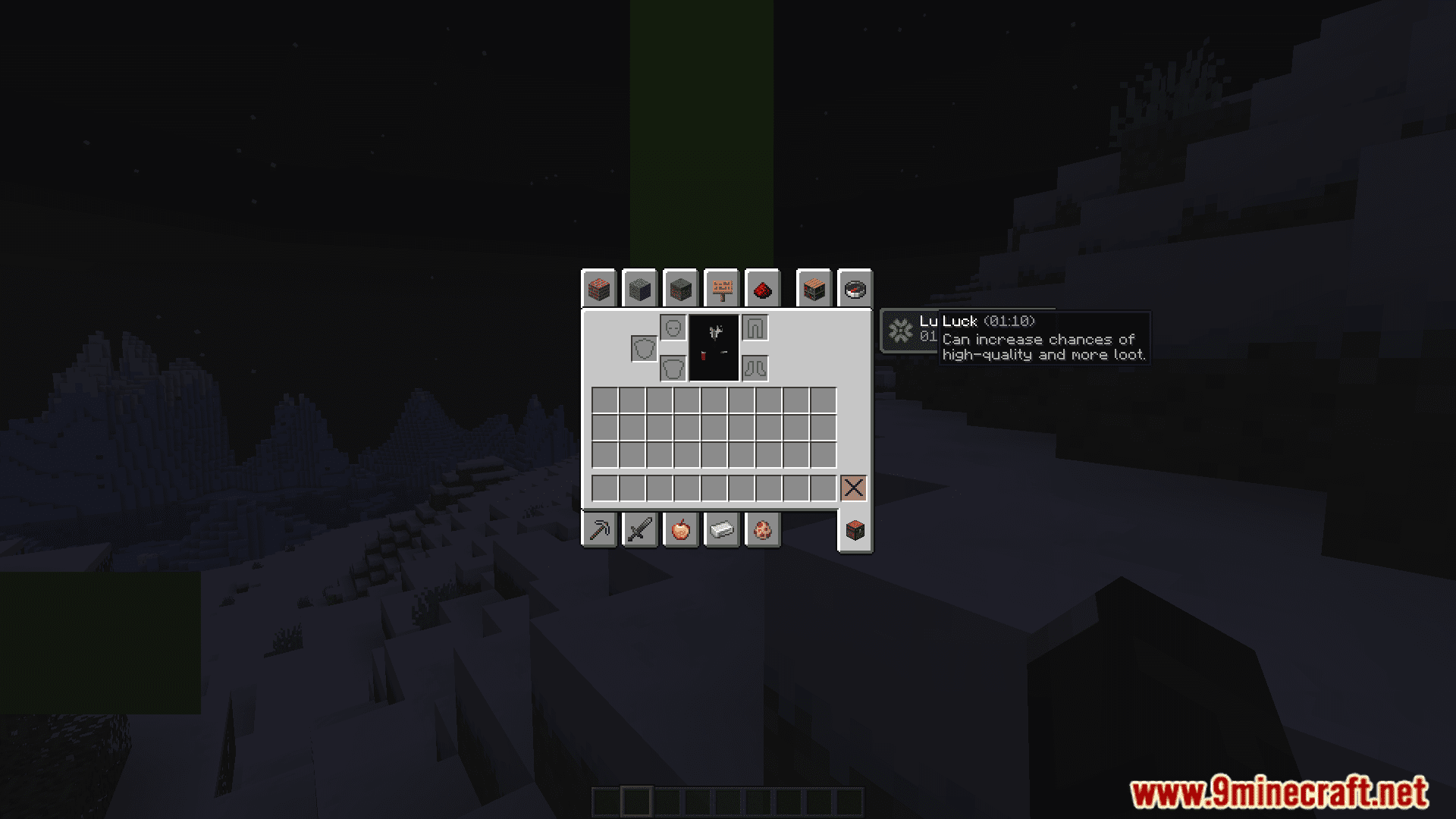Open the iron ingot Ingredients tab
This screenshot has height=819, width=1456.
click(x=722, y=529)
